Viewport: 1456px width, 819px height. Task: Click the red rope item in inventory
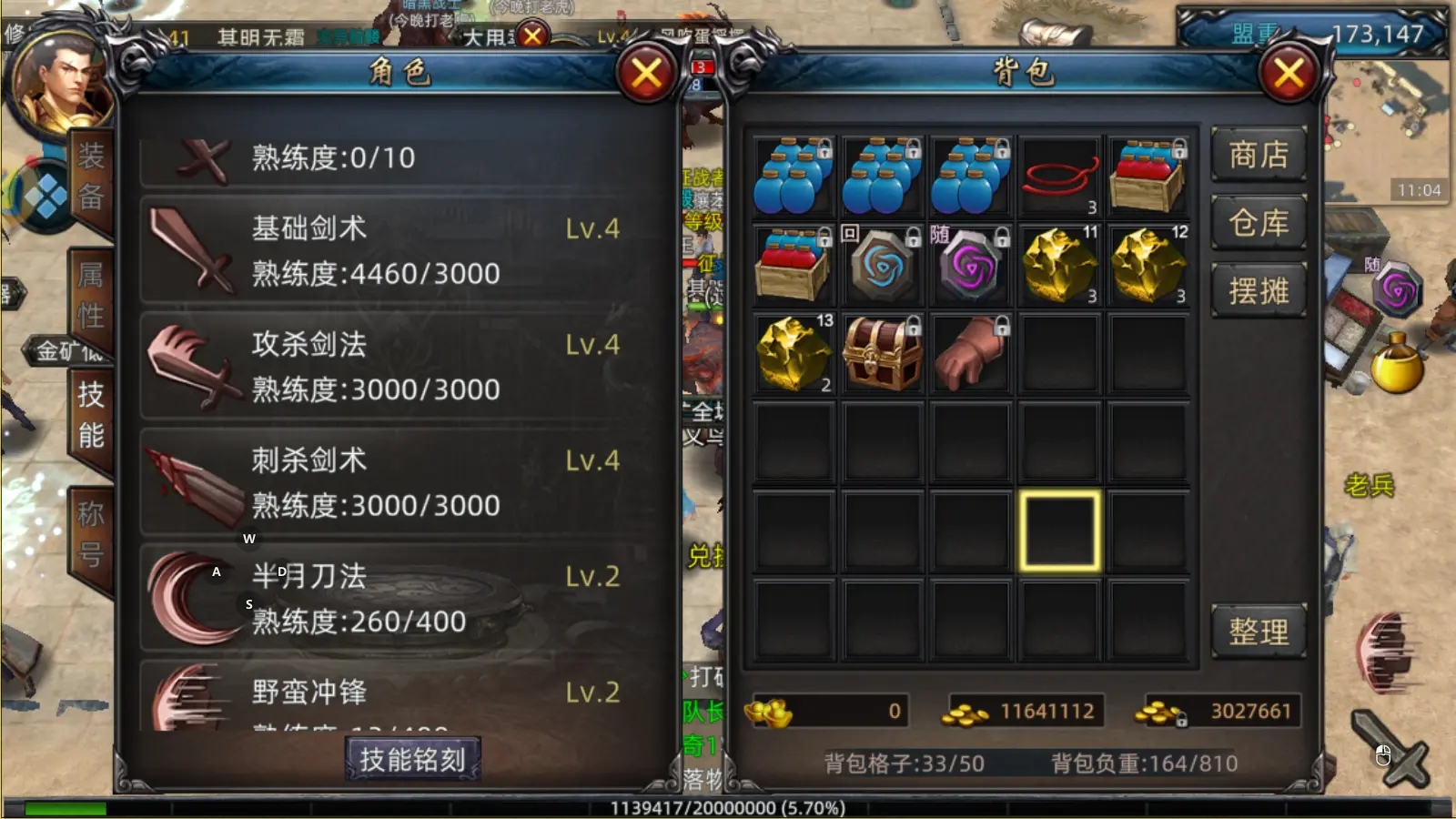pos(1058,176)
